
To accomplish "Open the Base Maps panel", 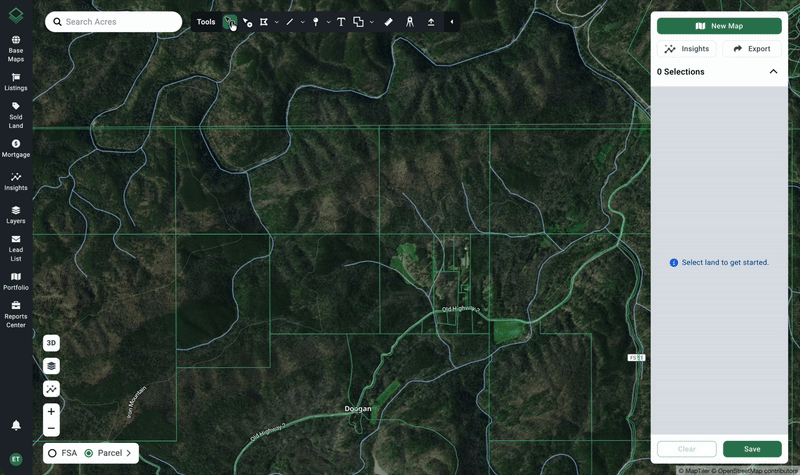I will (16, 48).
